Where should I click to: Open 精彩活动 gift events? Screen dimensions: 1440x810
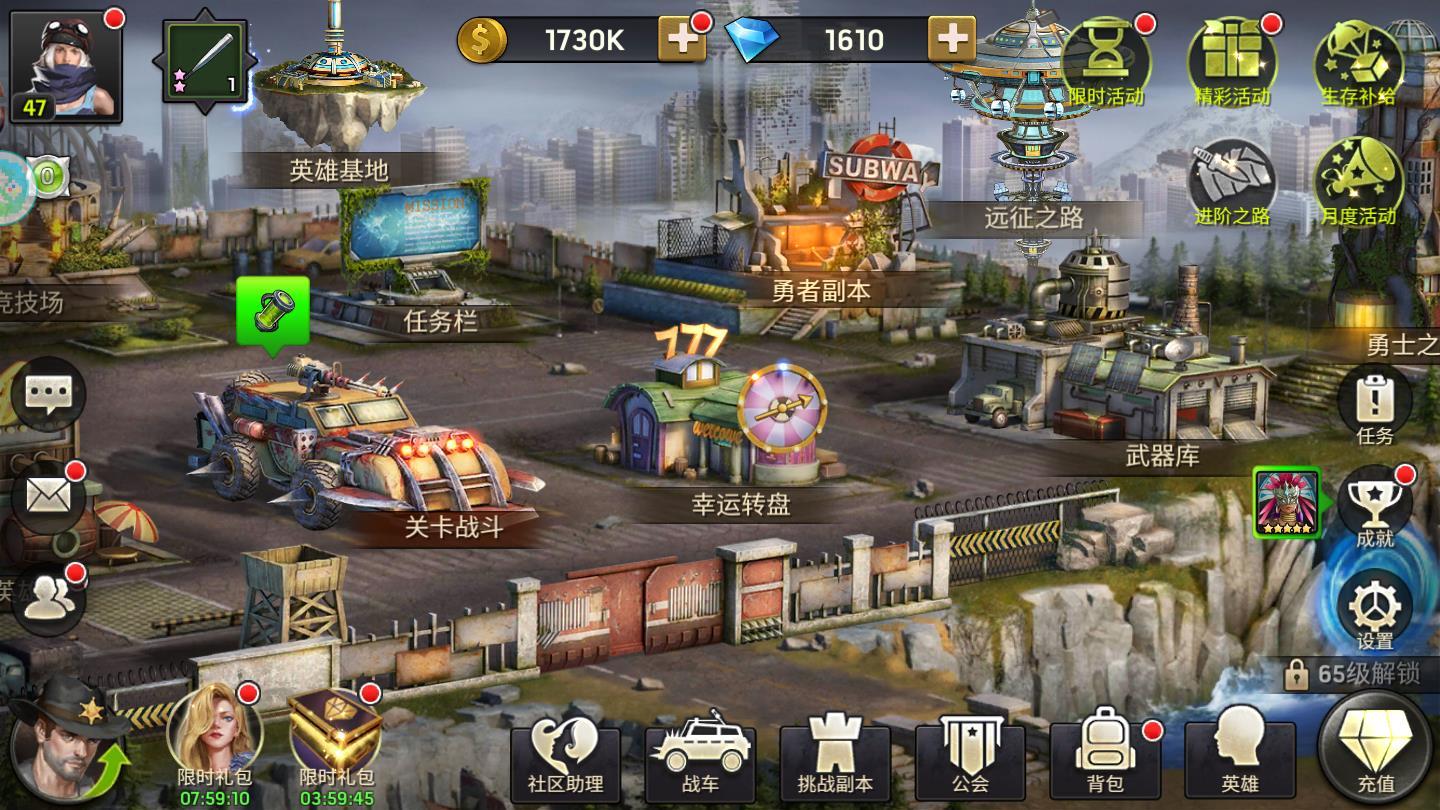(1232, 62)
